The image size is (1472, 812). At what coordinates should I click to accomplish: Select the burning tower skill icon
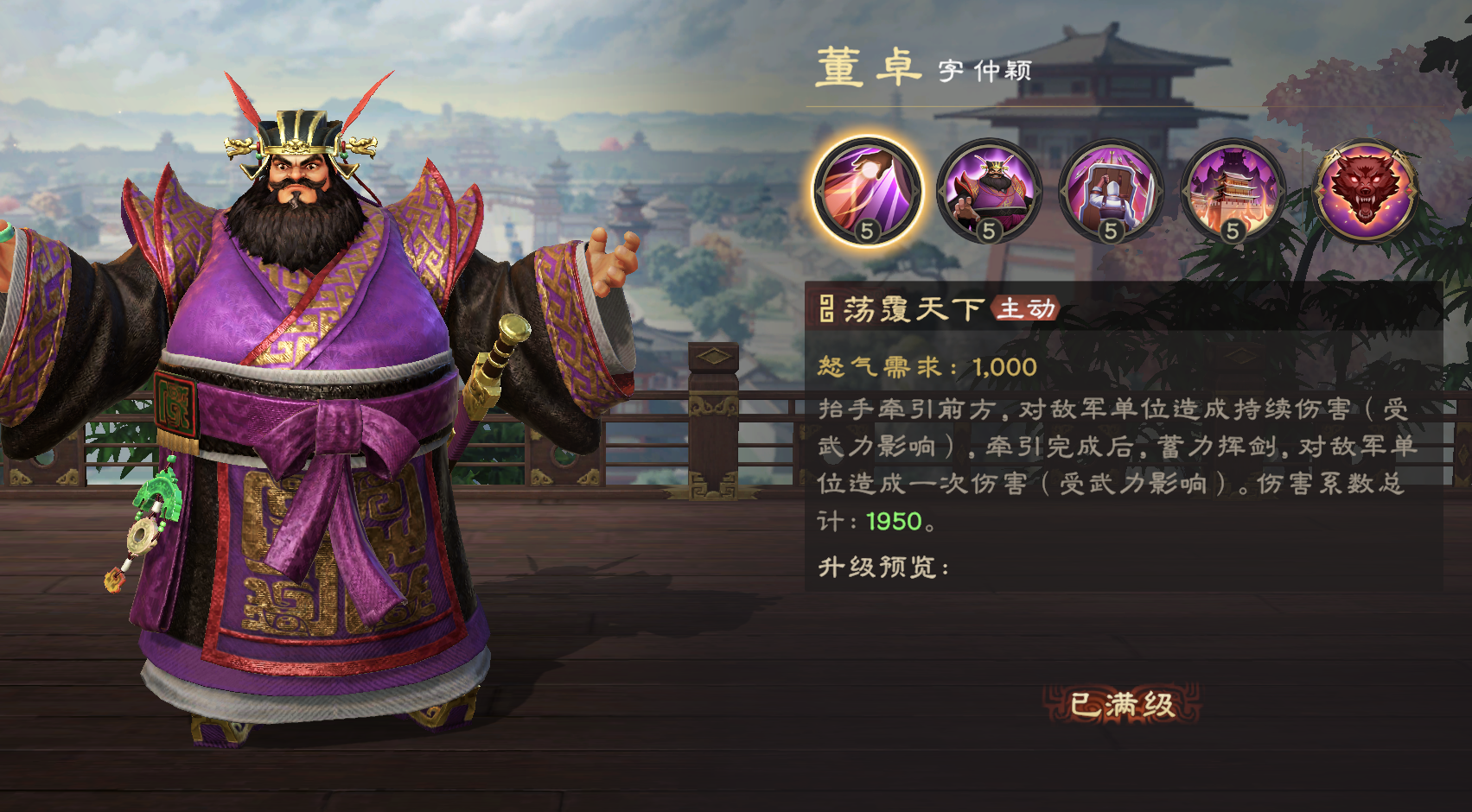pyautogui.click(x=1233, y=192)
